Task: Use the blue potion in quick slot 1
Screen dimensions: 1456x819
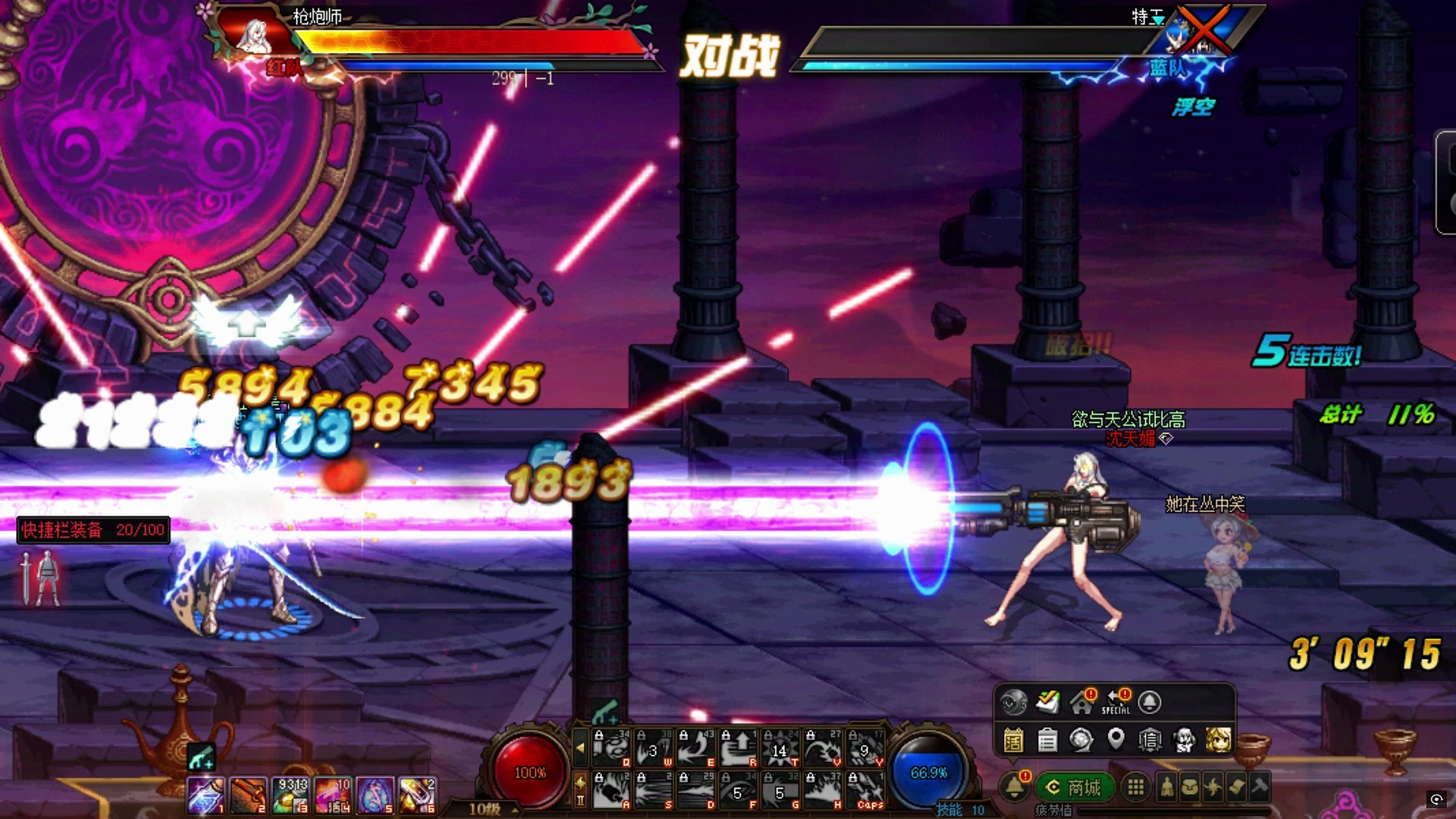Action: point(206,795)
